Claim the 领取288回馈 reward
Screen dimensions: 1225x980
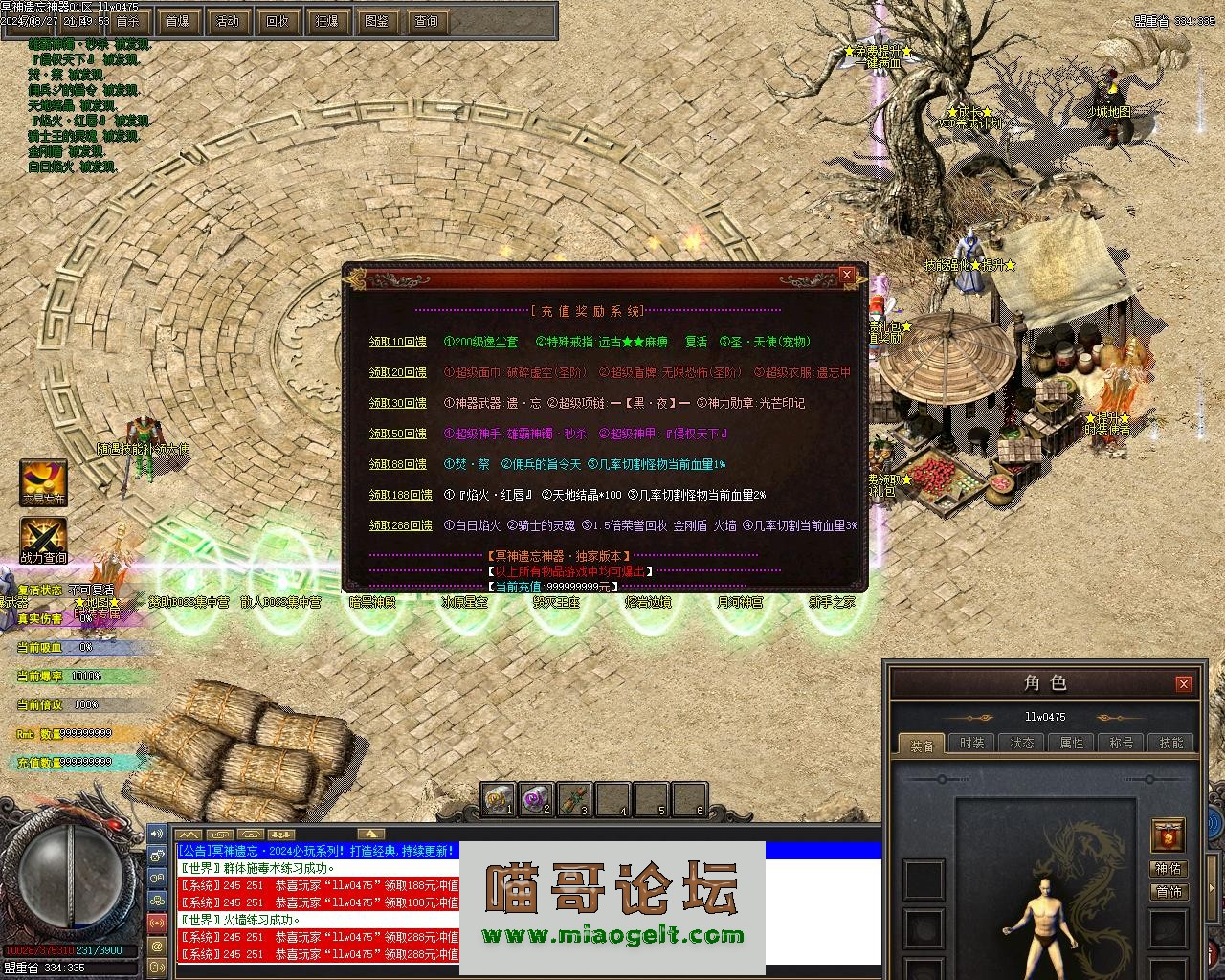tap(400, 525)
